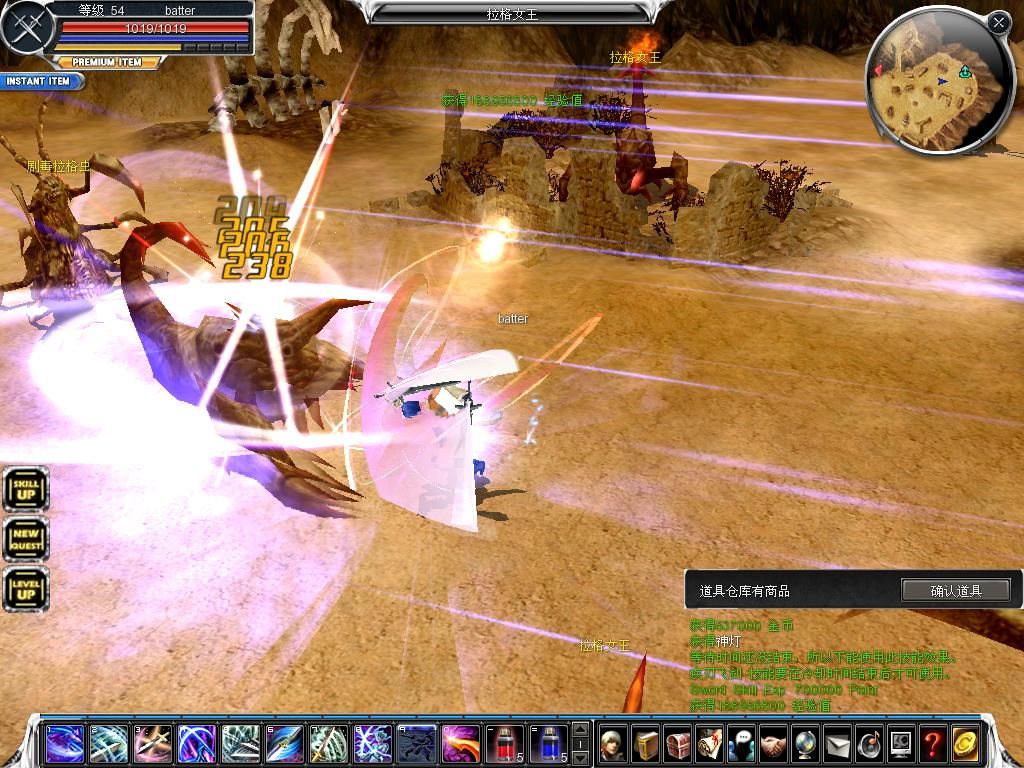Open the red question mark help
Viewport: 1024px width, 768px height.
[932, 744]
